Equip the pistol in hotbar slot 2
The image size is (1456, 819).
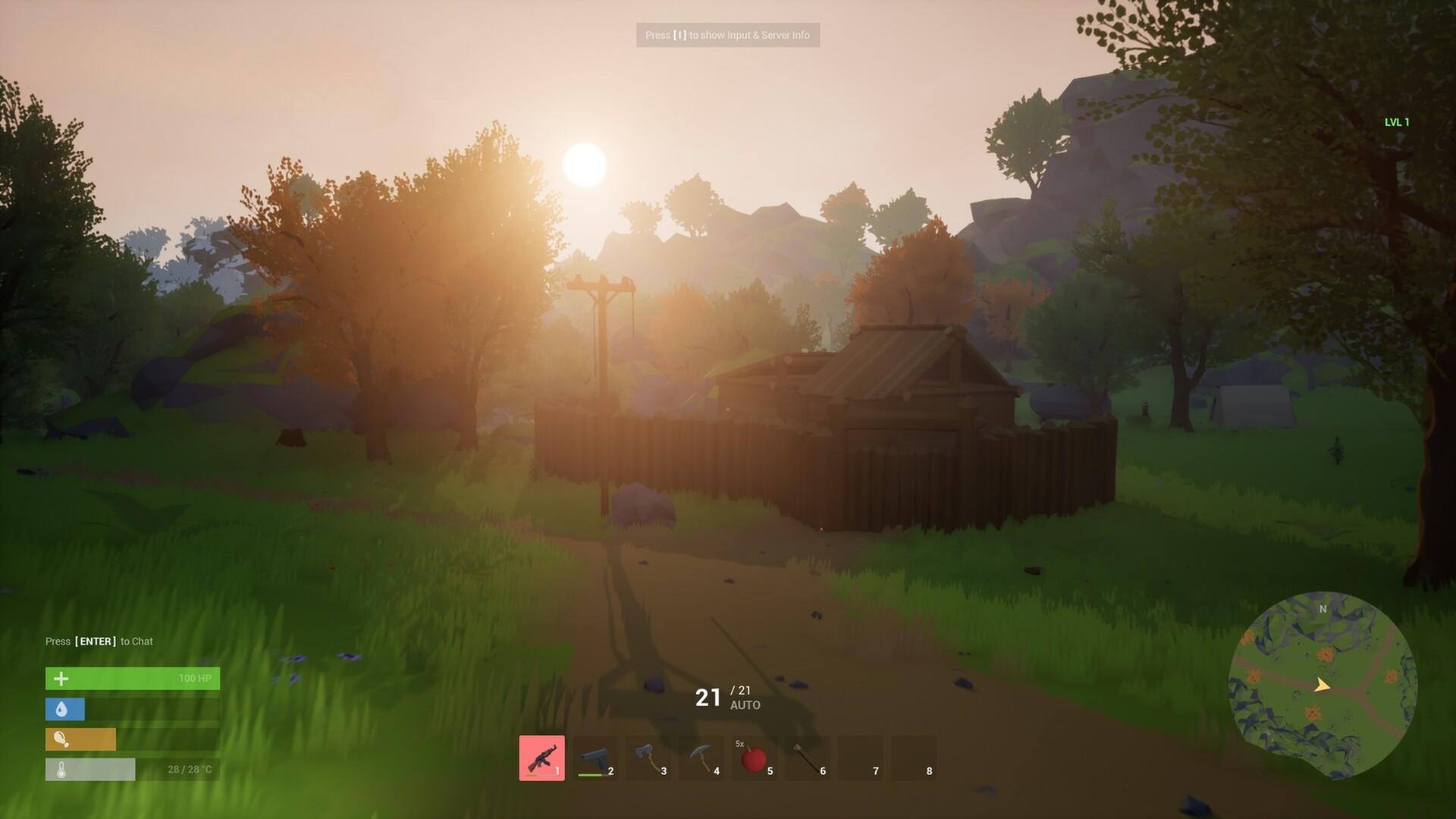pos(596,758)
